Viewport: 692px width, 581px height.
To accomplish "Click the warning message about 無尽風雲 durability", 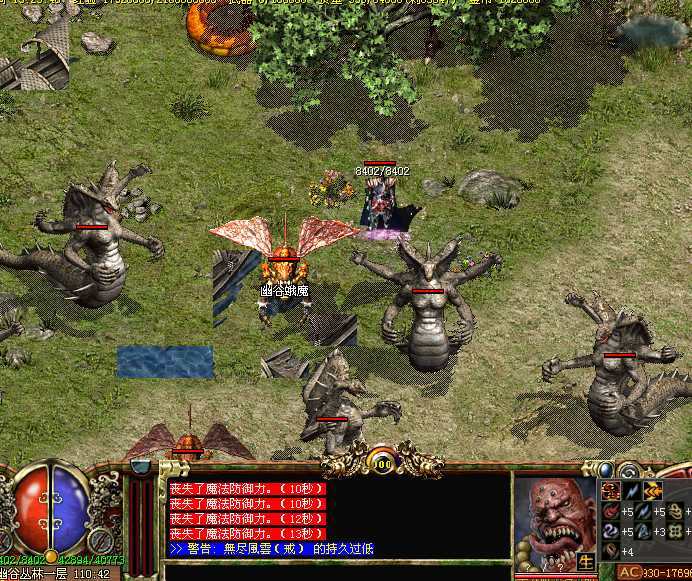I will pyautogui.click(x=272, y=548).
